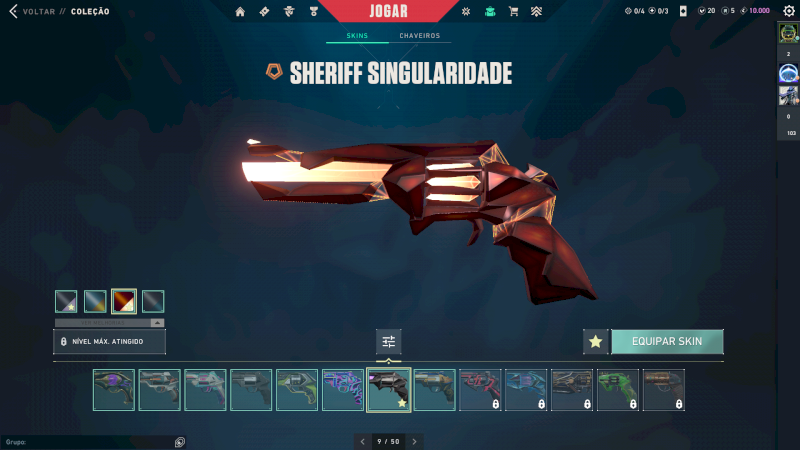The image size is (800, 450).
Task: Select the purple wavy-pattern Sheriff skin
Action: coord(342,390)
